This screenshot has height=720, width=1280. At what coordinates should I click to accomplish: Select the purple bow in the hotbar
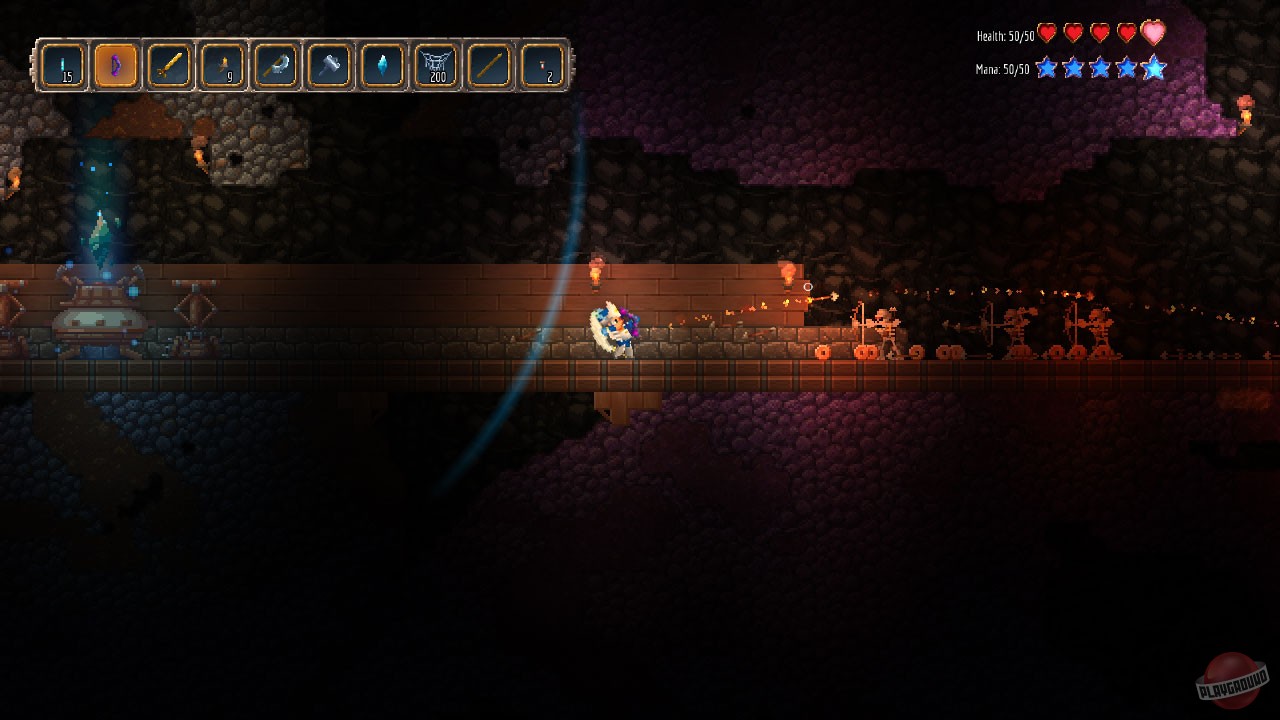pos(115,65)
